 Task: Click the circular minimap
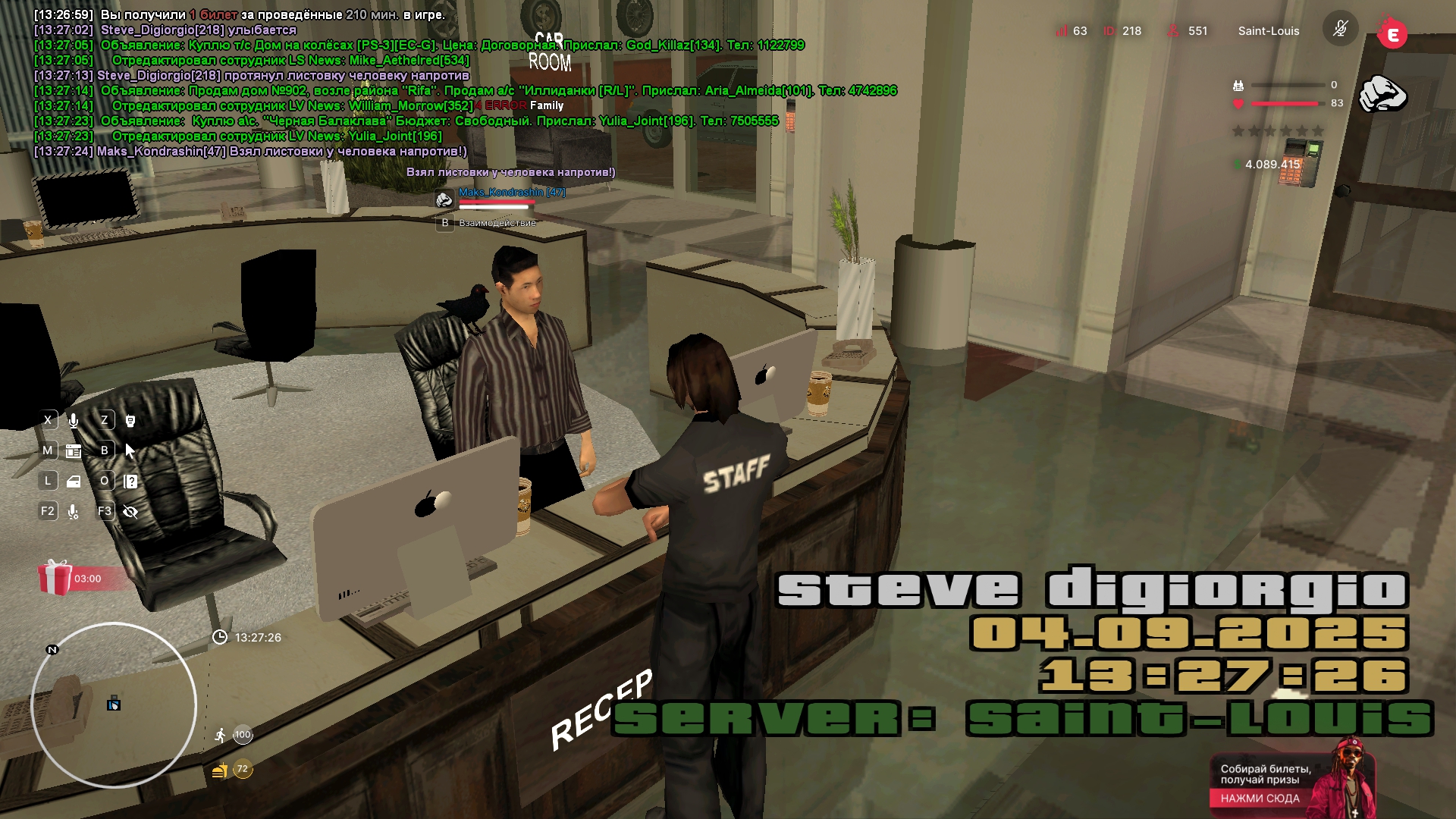click(x=114, y=705)
